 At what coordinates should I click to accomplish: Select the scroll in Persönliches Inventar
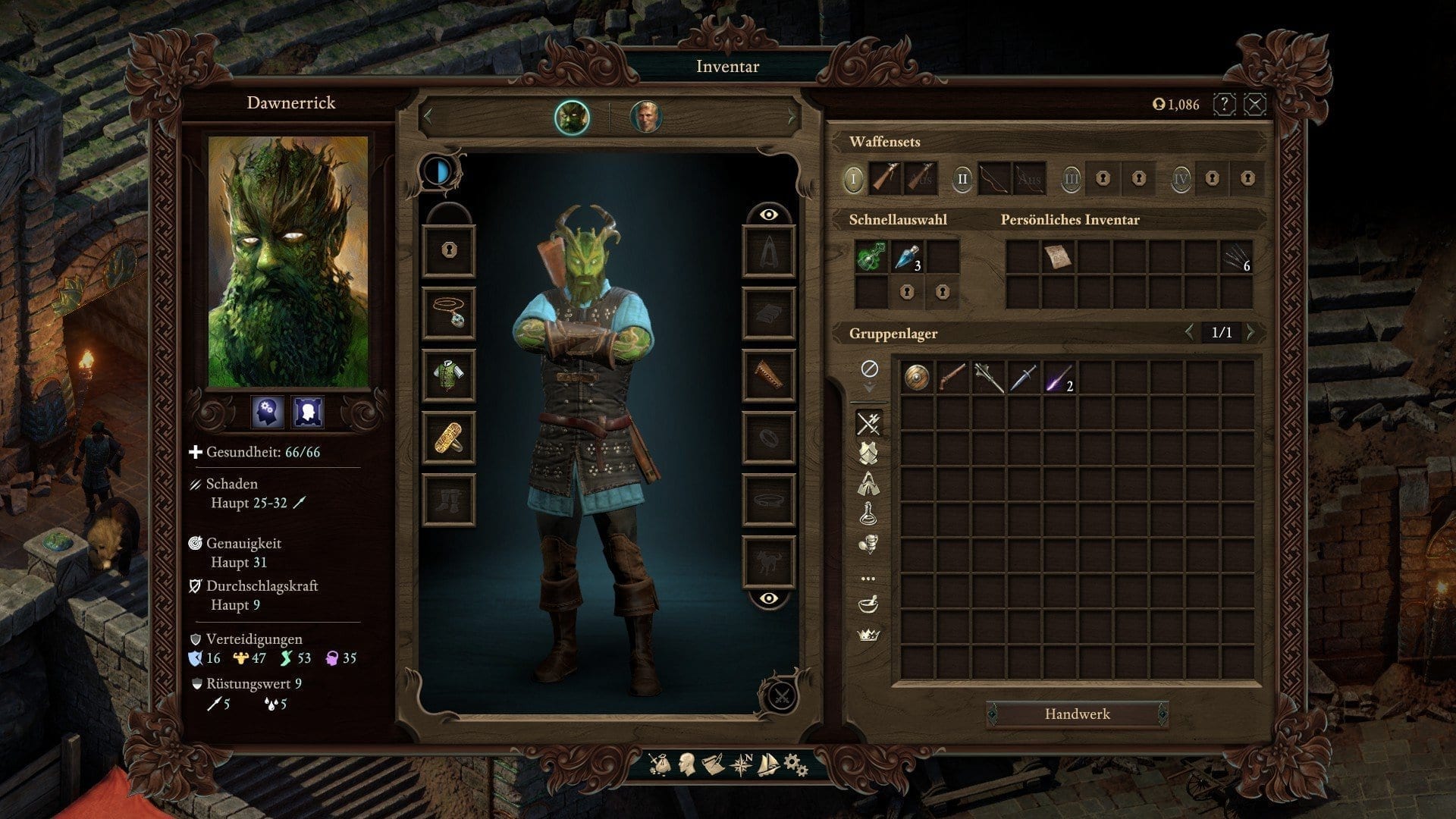pos(1058,257)
